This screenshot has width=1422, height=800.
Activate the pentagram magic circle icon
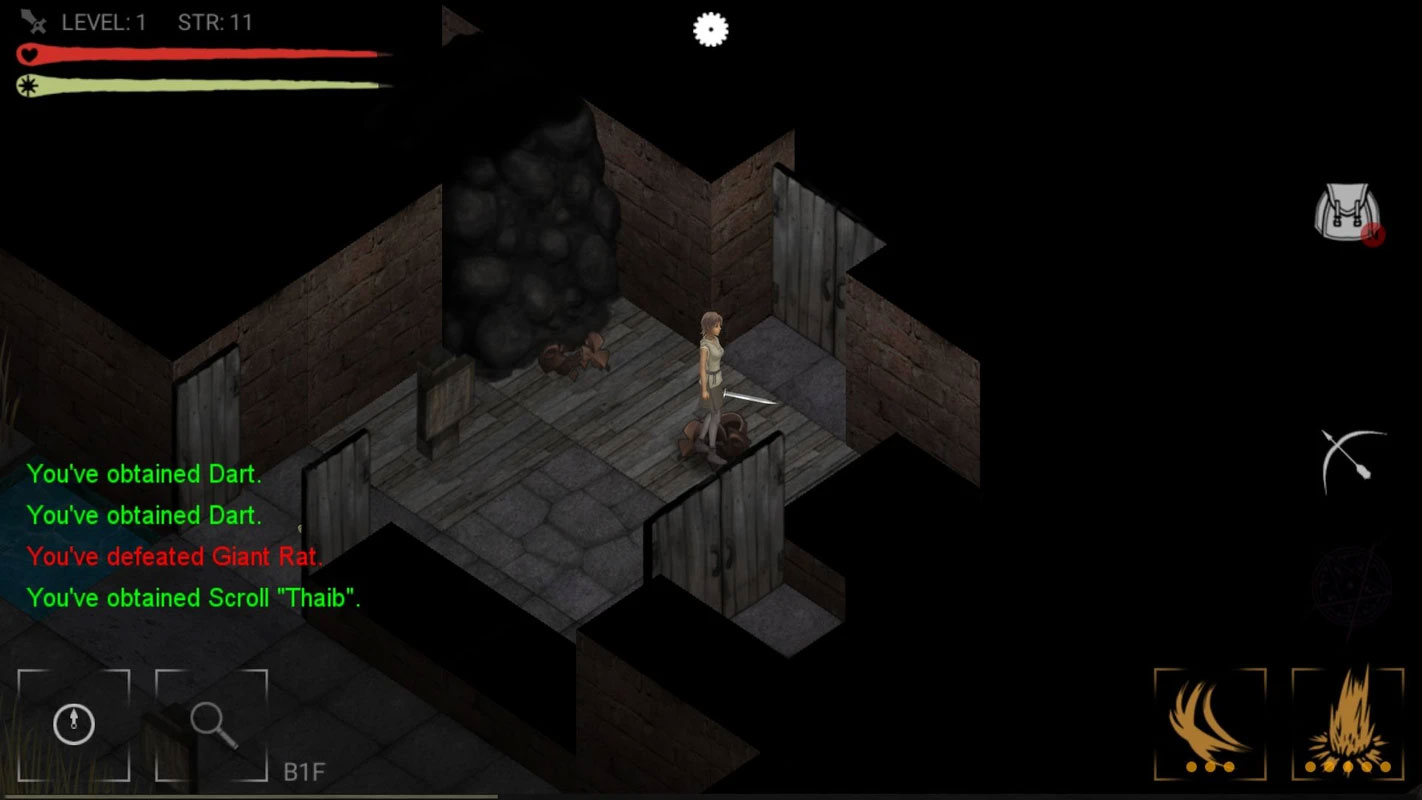pos(1350,583)
